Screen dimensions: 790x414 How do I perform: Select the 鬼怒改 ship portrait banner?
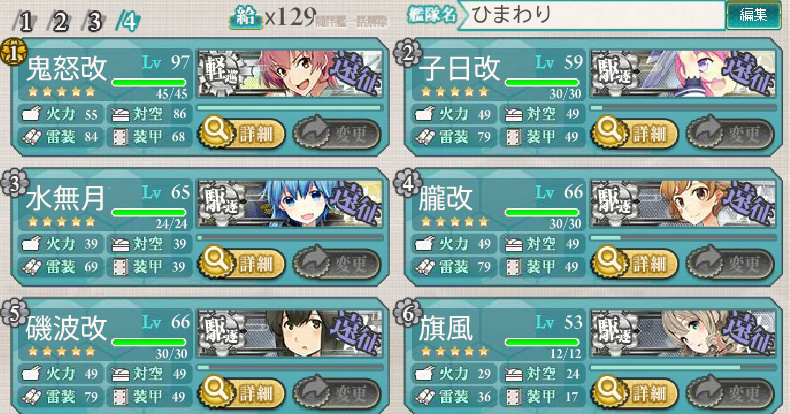tap(289, 74)
